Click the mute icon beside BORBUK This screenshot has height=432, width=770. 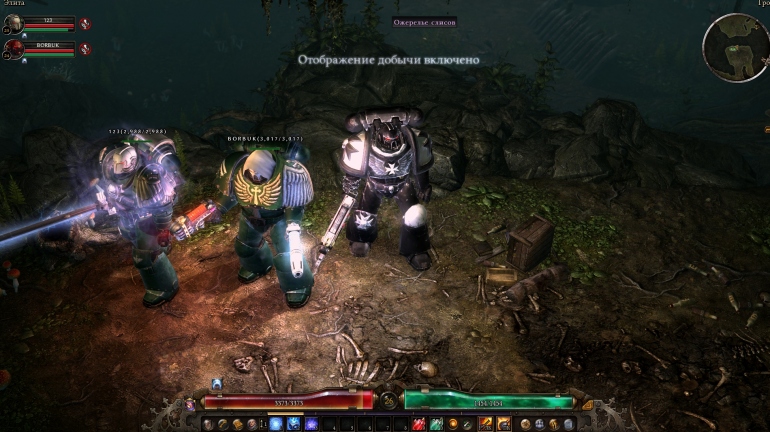85,48
